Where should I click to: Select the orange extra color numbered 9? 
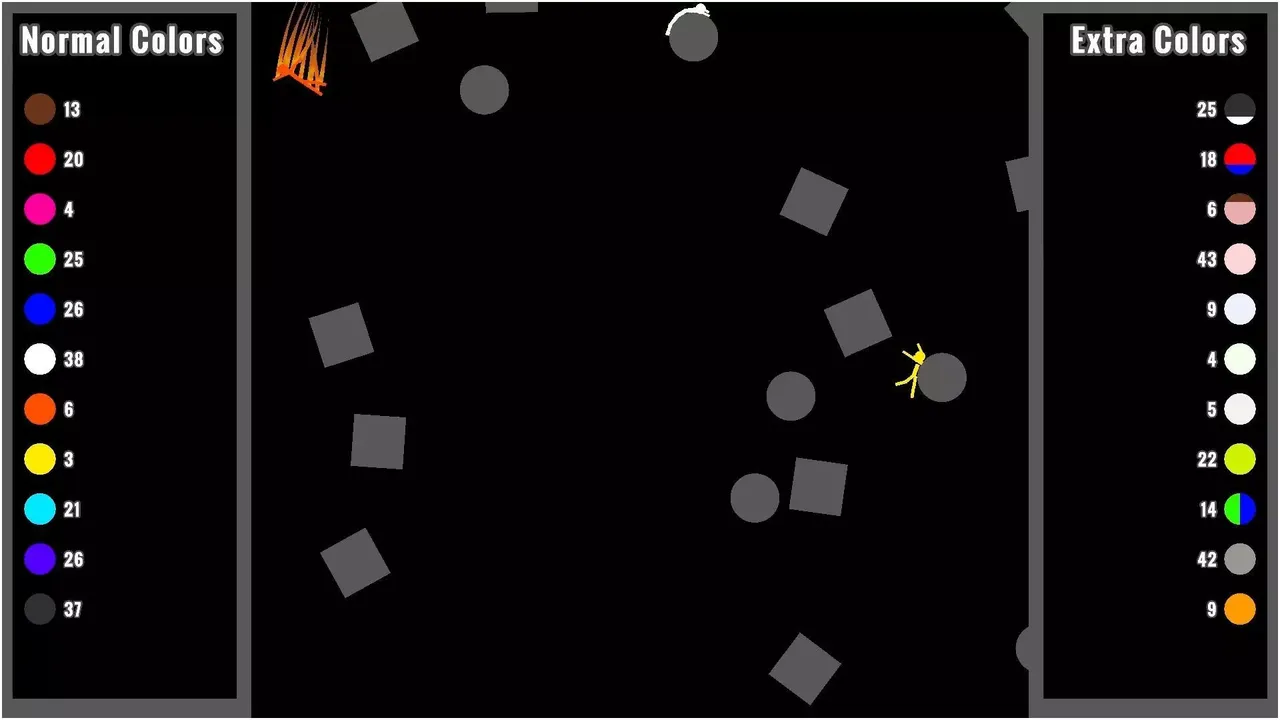(x=1238, y=608)
